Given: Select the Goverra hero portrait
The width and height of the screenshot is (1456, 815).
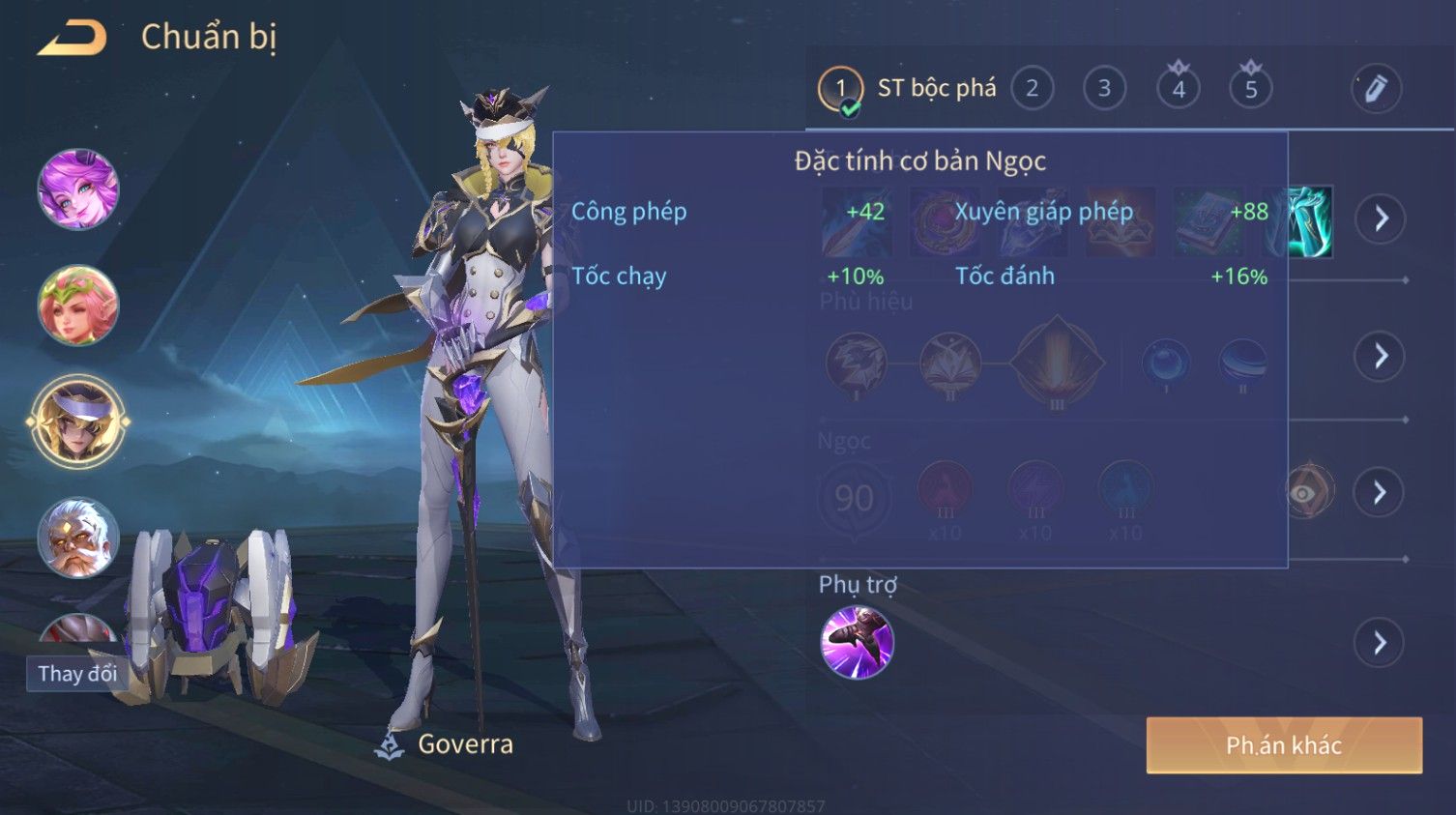Looking at the screenshot, I should 77,422.
